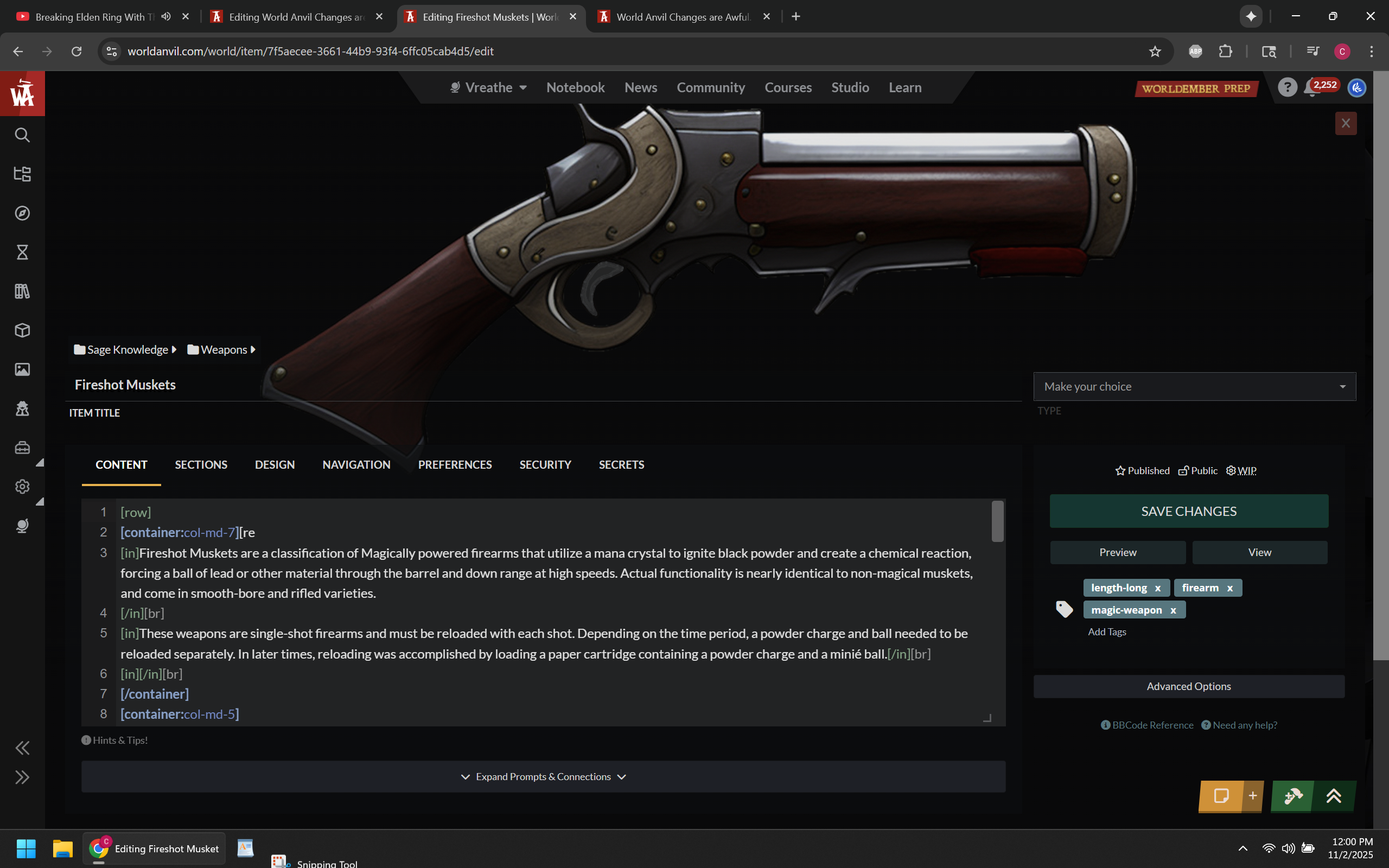Open the NAVIGATION tab
Screen dimensions: 1389x868
(356, 464)
